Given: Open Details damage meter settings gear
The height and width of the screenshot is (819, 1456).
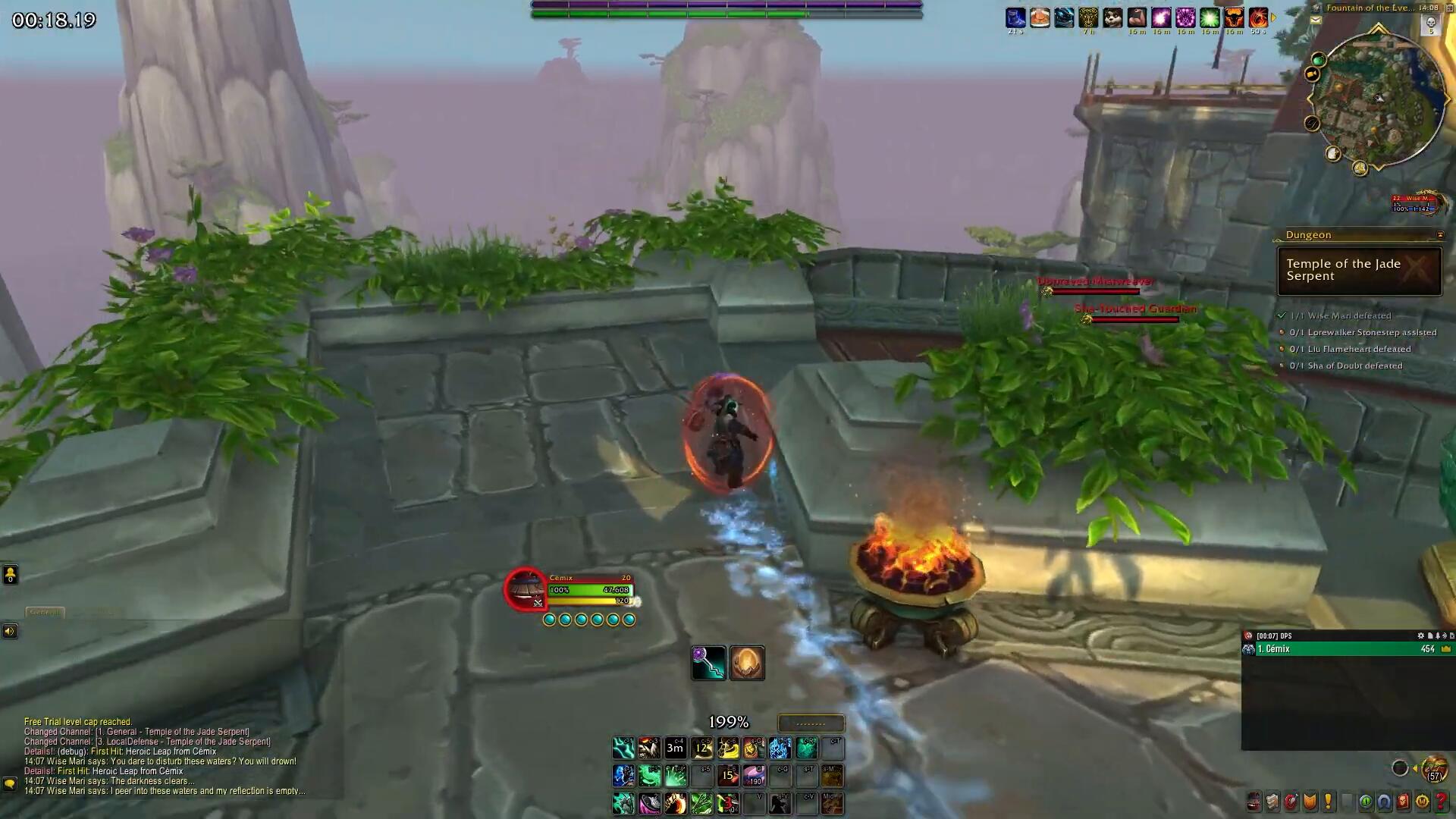Looking at the screenshot, I should pyautogui.click(x=1420, y=636).
